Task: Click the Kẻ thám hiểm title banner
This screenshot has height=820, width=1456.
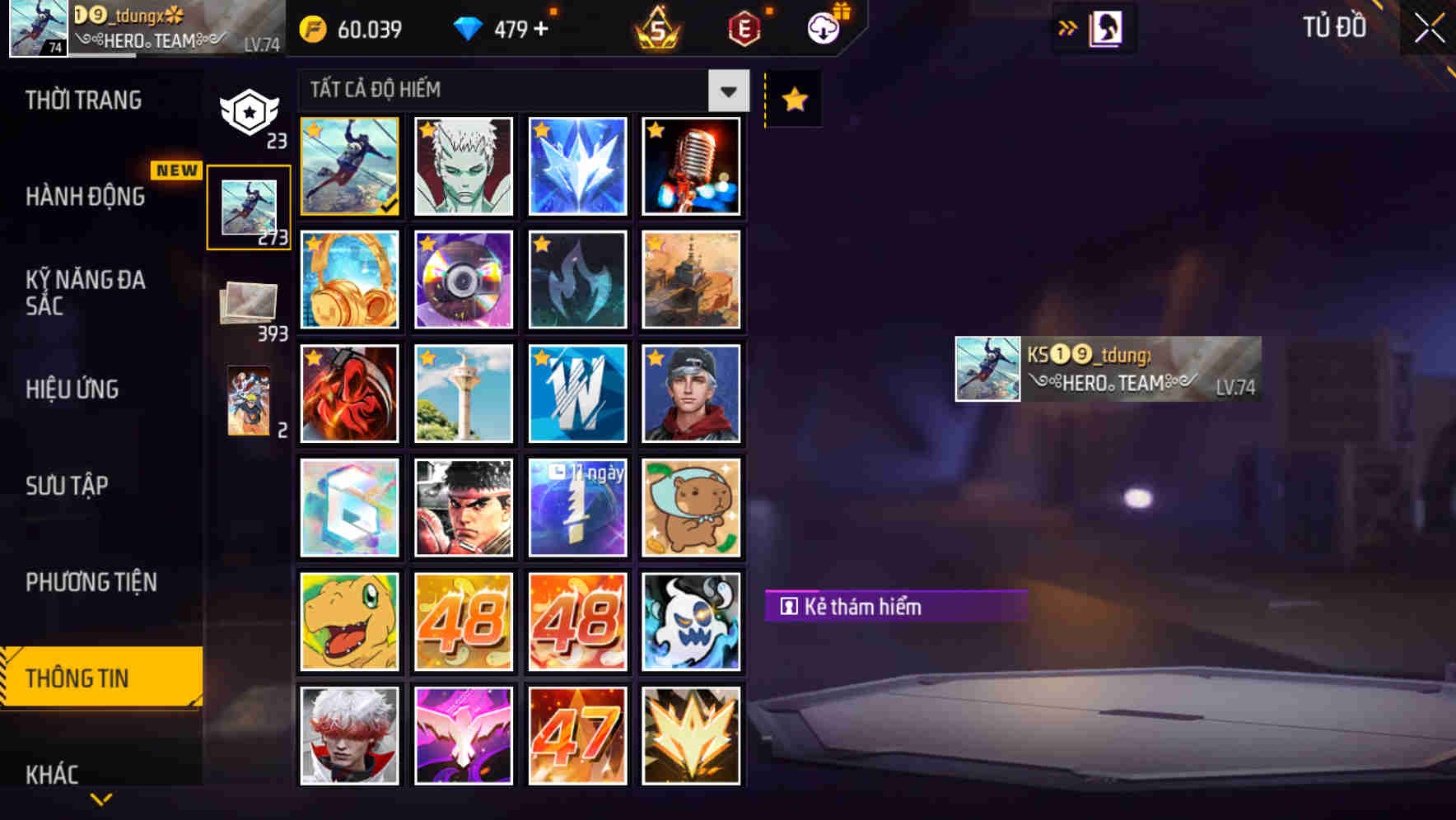Action: point(894,608)
